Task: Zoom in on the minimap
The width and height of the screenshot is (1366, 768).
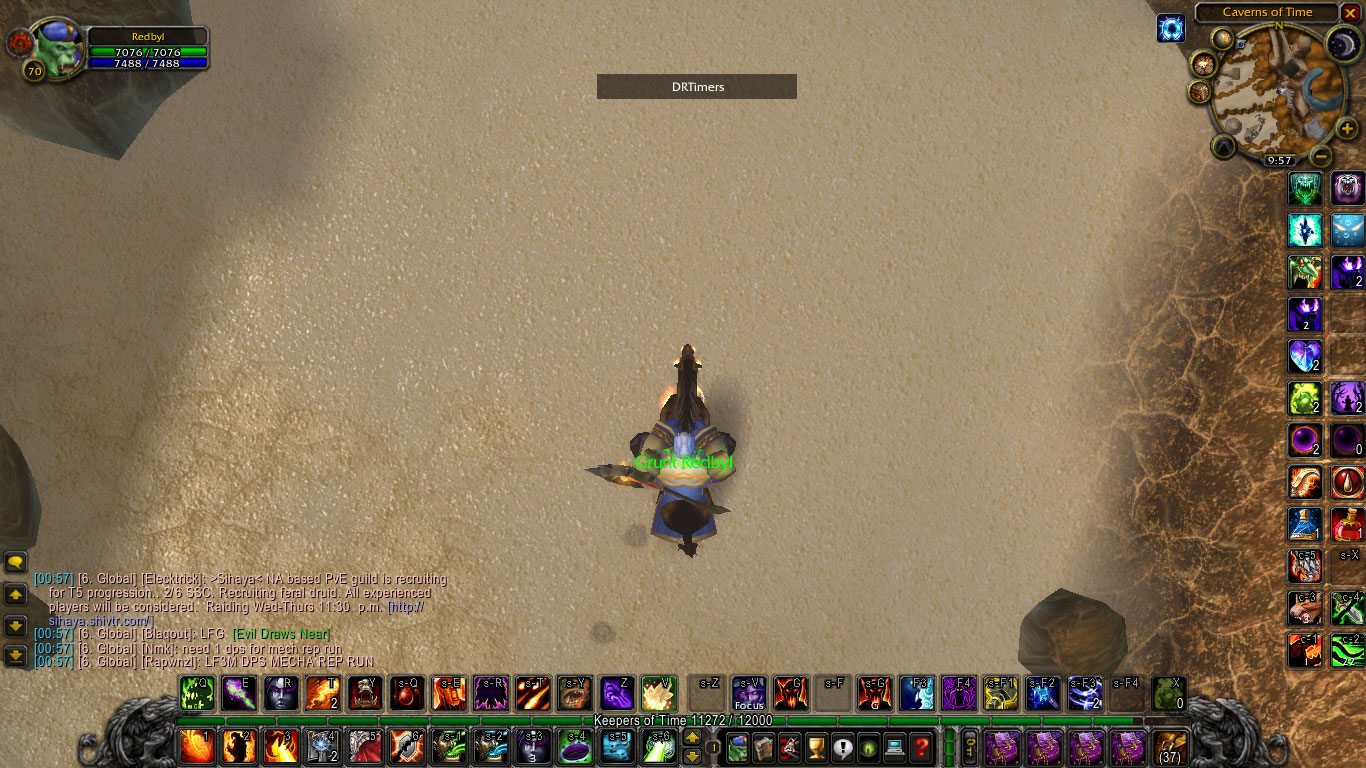Action: click(x=1348, y=129)
